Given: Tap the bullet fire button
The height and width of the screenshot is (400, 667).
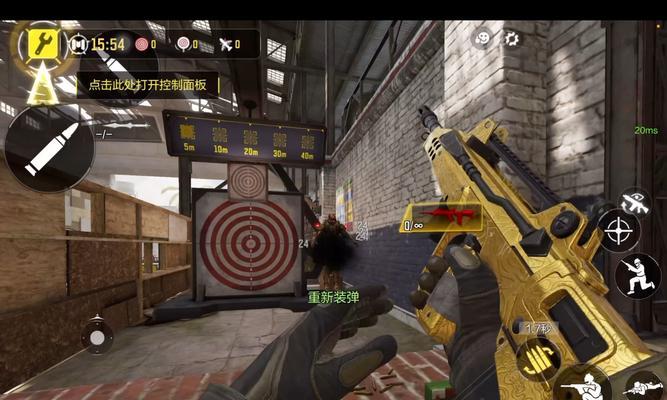Looking at the screenshot, I should click(x=49, y=147).
